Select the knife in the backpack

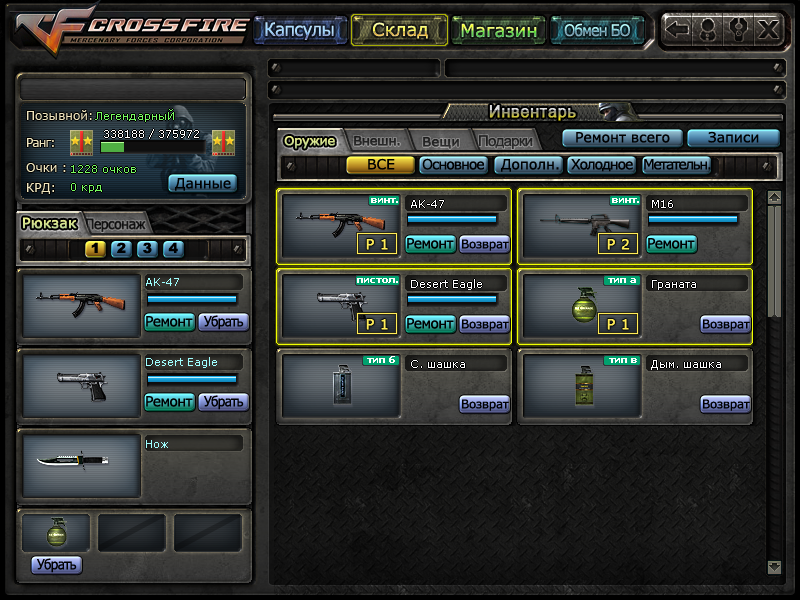coord(82,465)
